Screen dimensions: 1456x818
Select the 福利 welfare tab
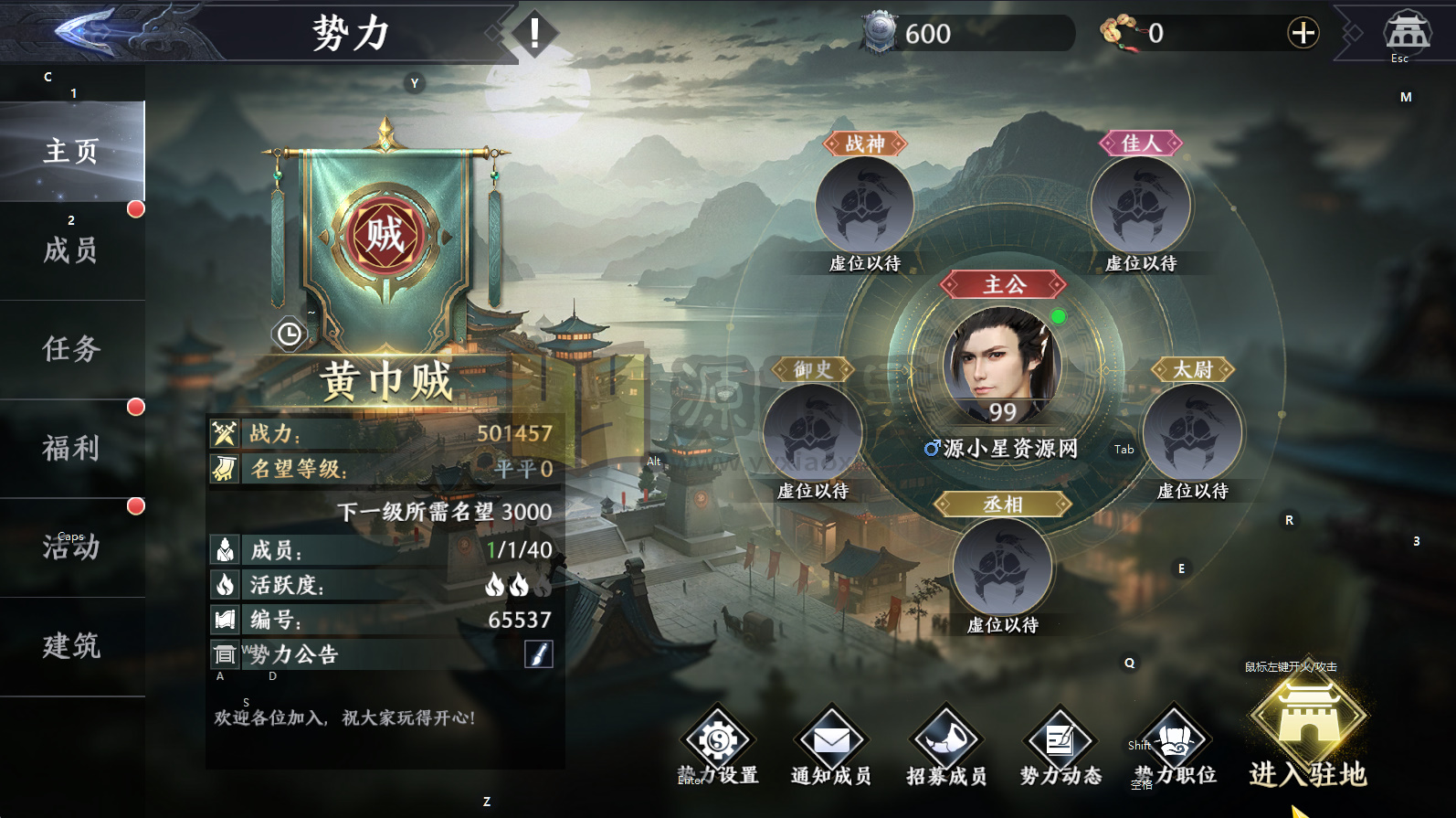tap(70, 447)
